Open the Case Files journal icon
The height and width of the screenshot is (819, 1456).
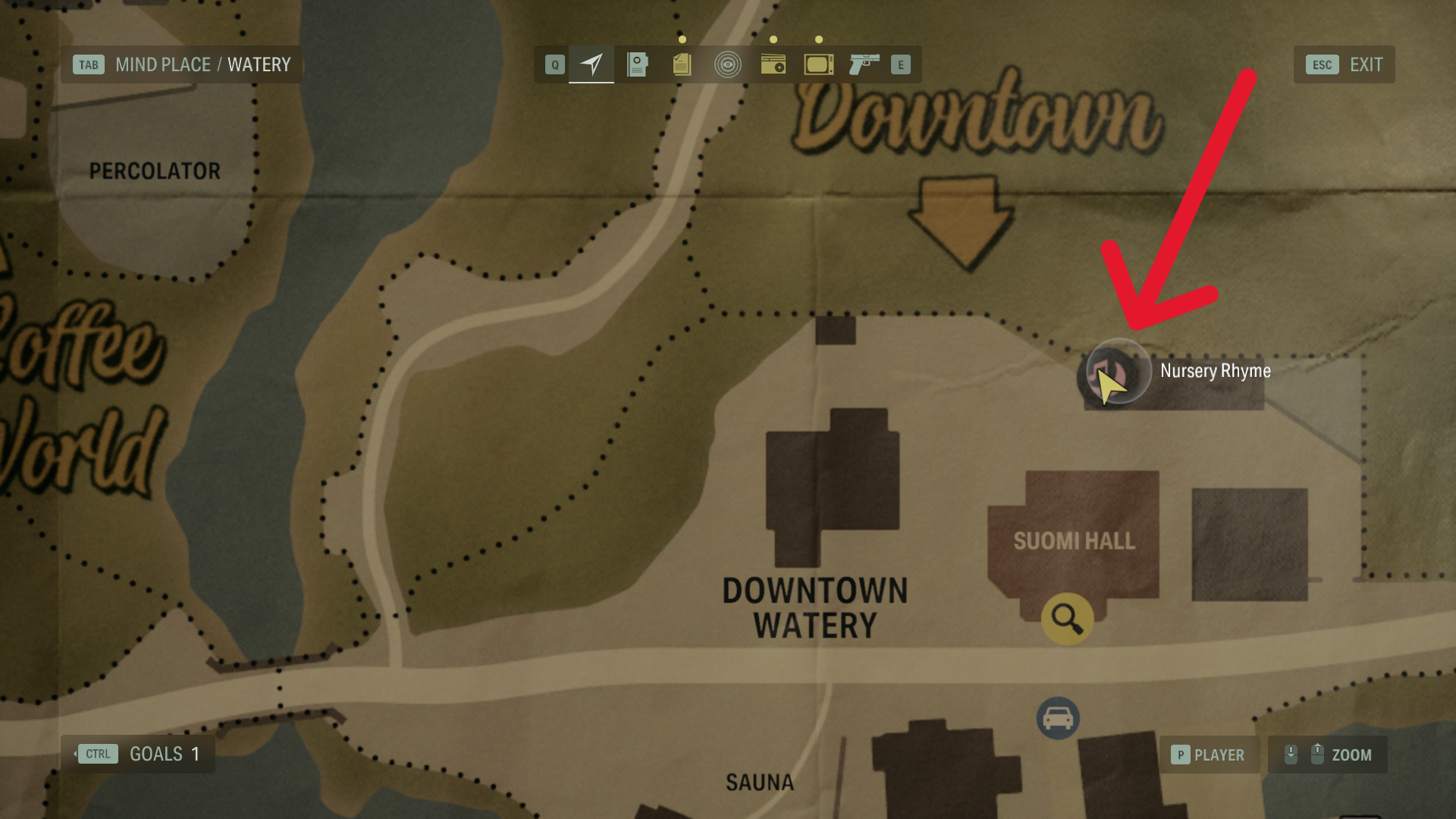637,64
